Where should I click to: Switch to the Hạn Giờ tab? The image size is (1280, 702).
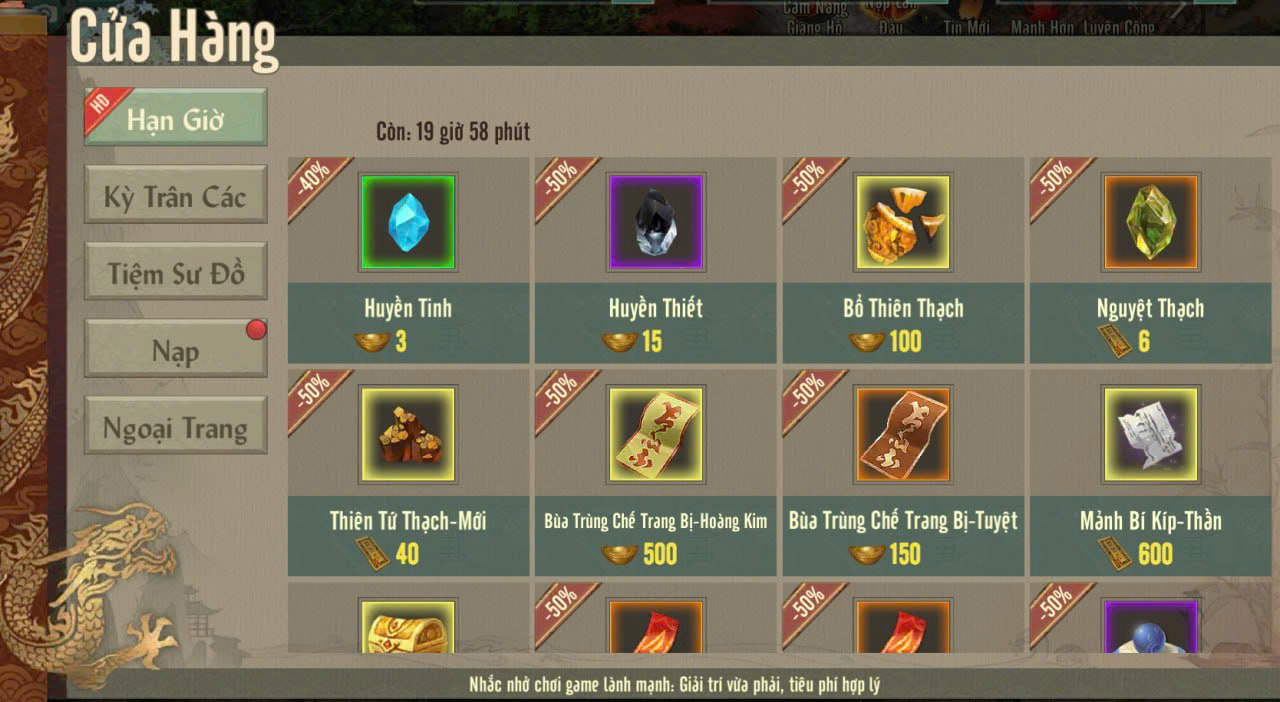(x=176, y=119)
